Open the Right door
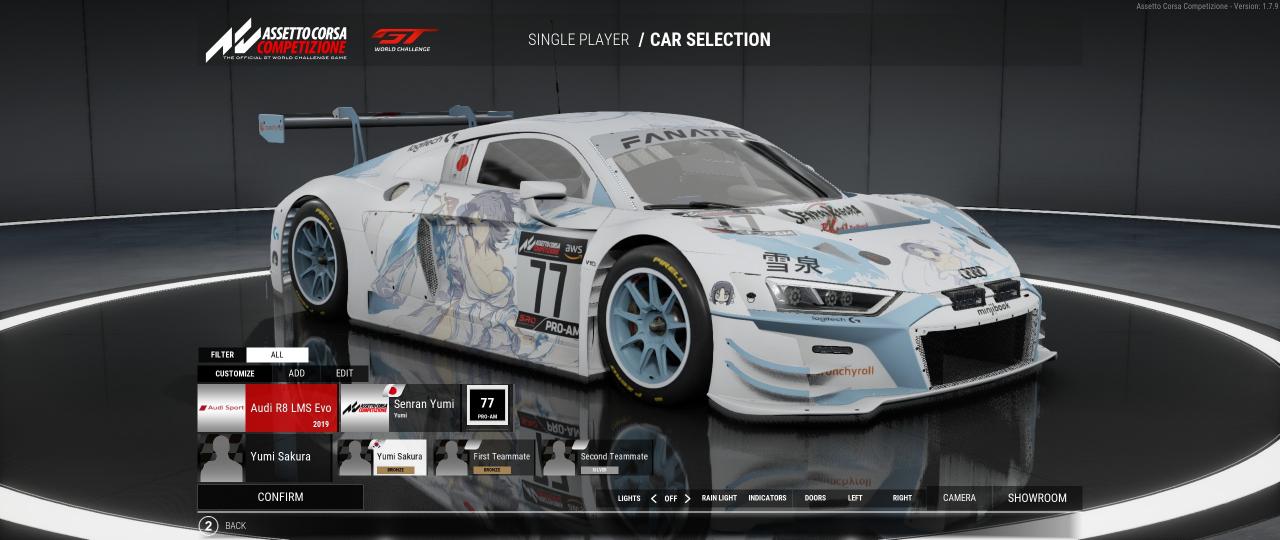 click(902, 498)
